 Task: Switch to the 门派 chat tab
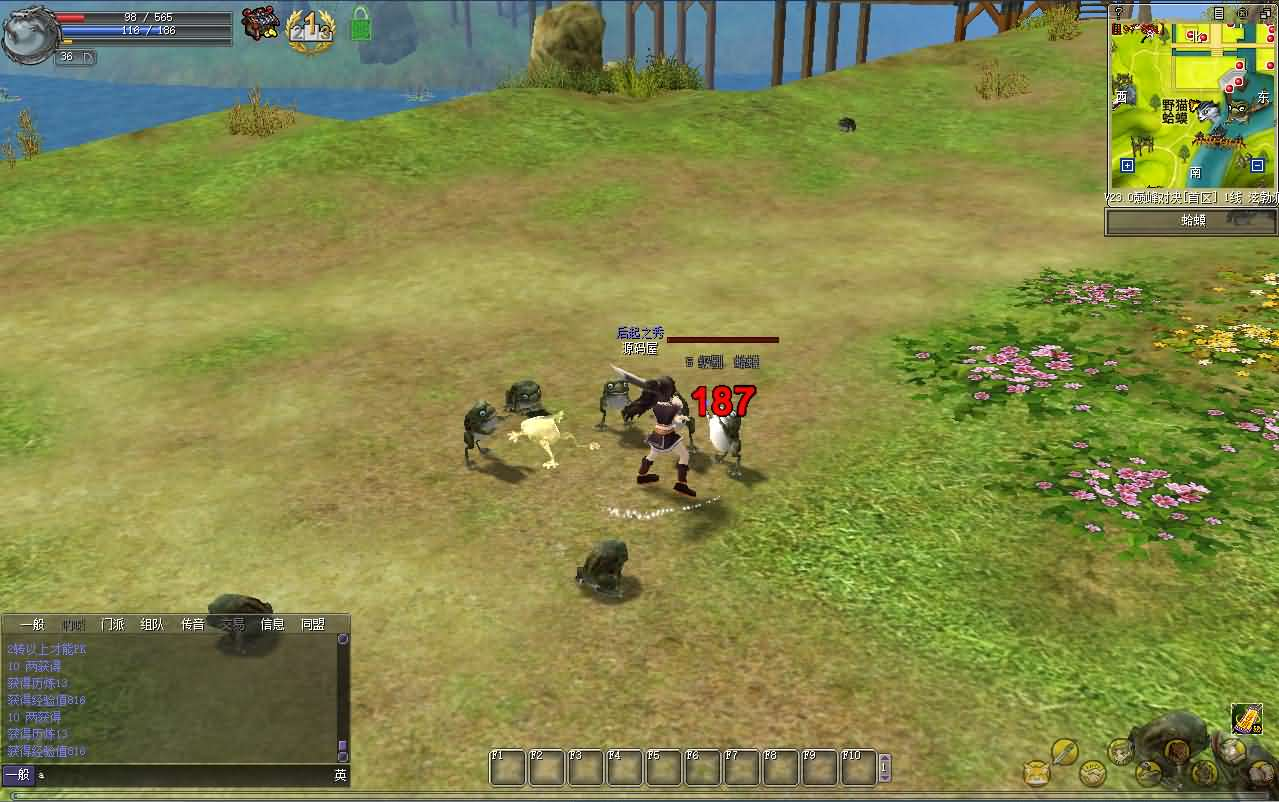(x=113, y=624)
